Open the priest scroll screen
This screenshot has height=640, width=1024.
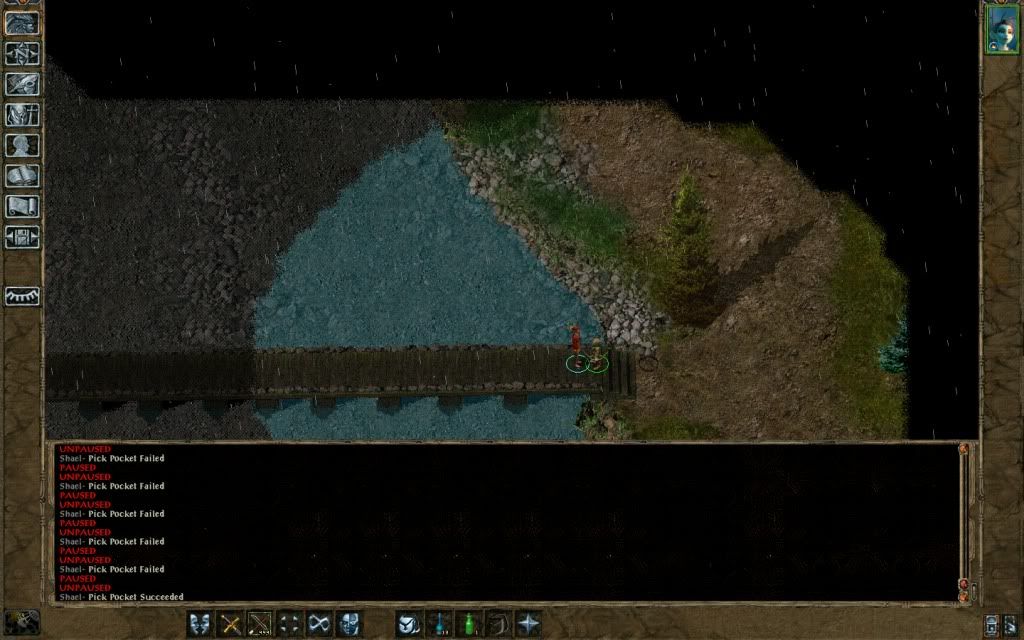coord(22,206)
